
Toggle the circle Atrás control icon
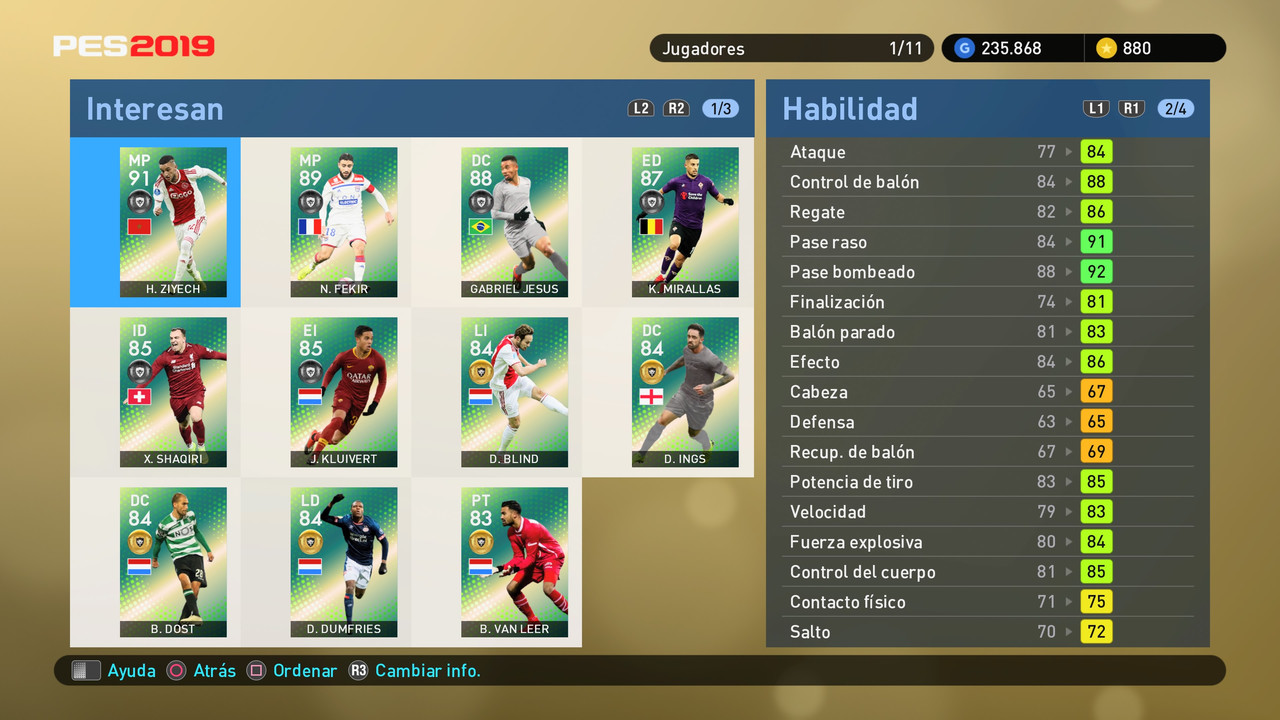176,670
